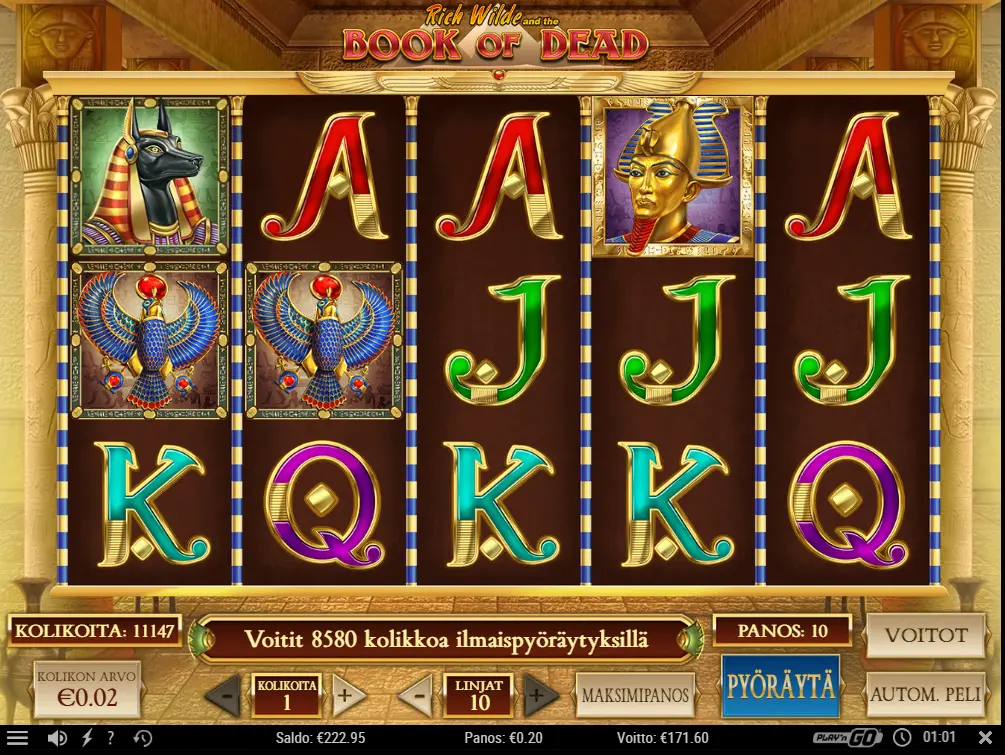Start Autom. Peli autoplay

click(926, 694)
